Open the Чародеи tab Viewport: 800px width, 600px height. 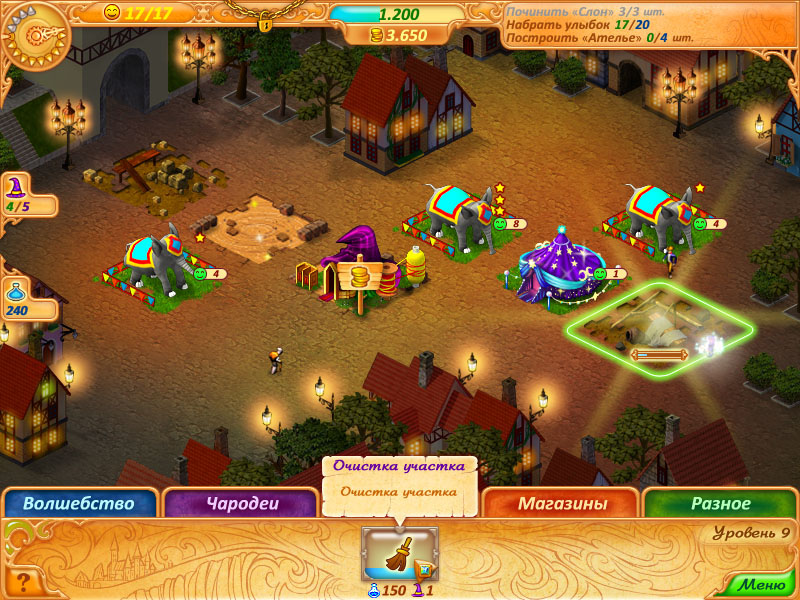(x=239, y=504)
